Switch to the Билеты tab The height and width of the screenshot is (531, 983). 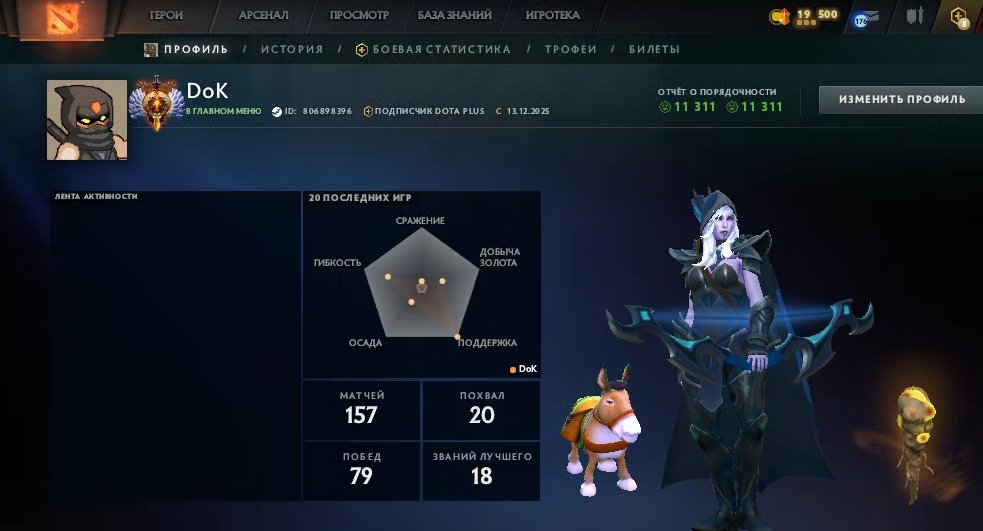click(x=655, y=49)
